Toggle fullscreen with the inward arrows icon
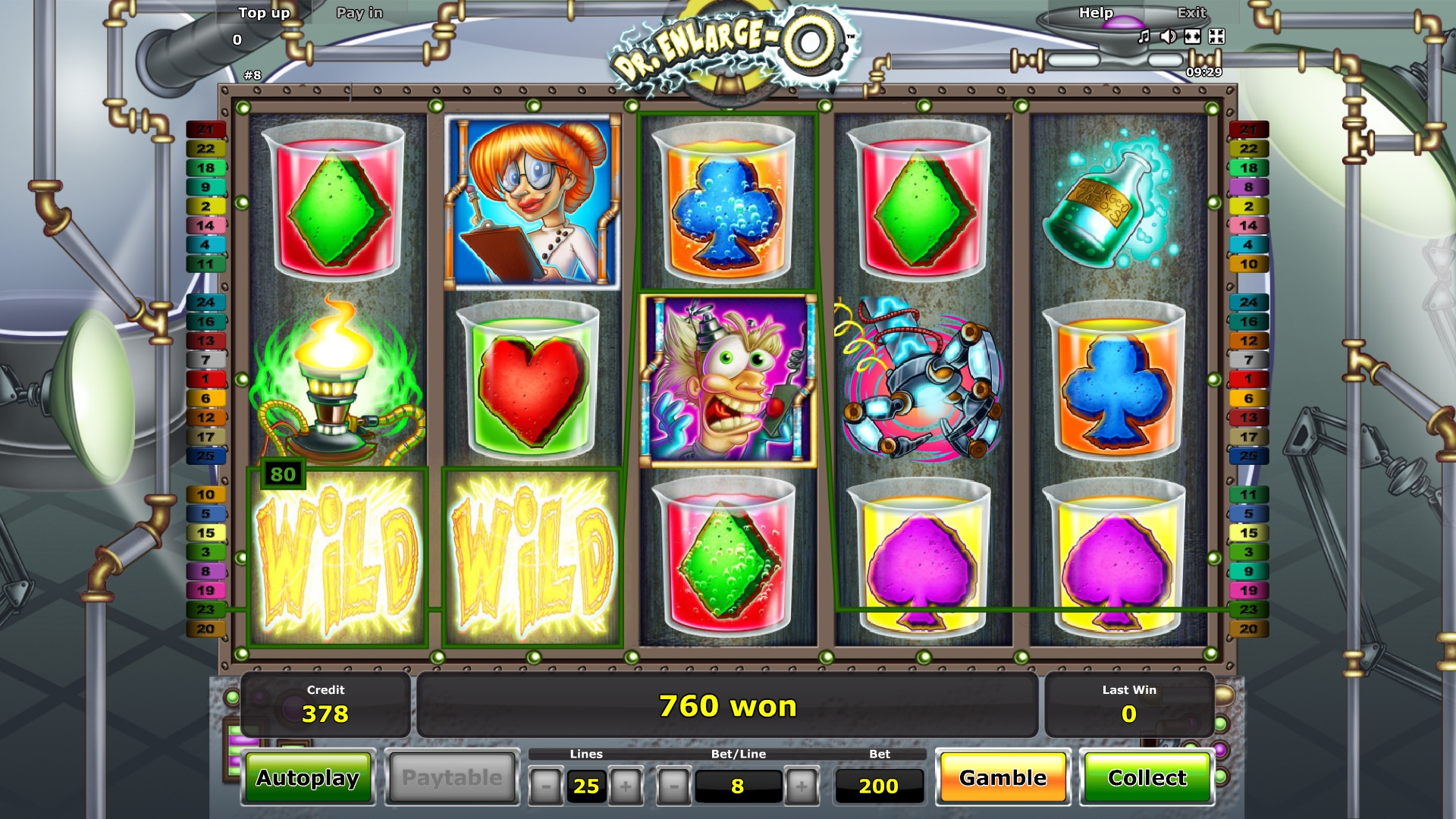Image resolution: width=1456 pixels, height=819 pixels. click(1216, 36)
